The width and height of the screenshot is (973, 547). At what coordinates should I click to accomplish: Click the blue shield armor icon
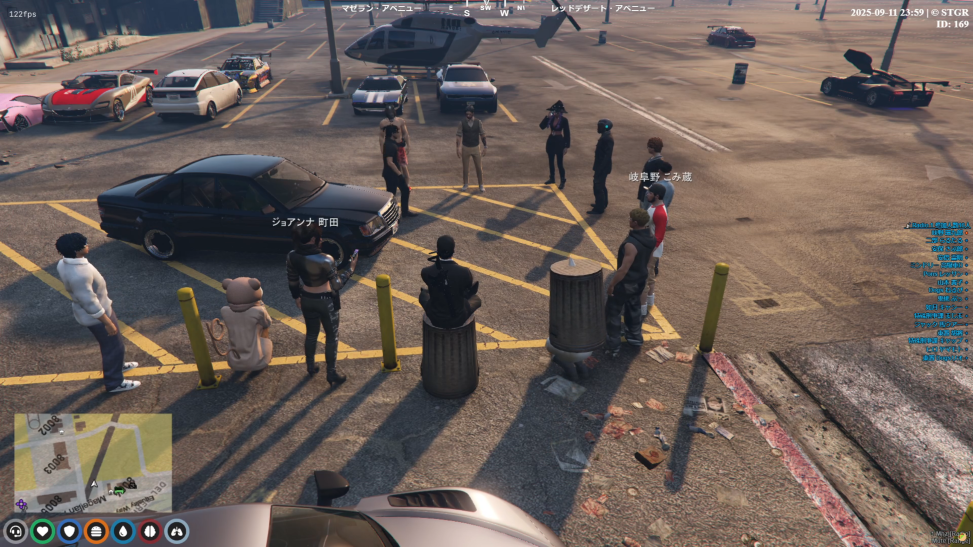click(x=69, y=531)
